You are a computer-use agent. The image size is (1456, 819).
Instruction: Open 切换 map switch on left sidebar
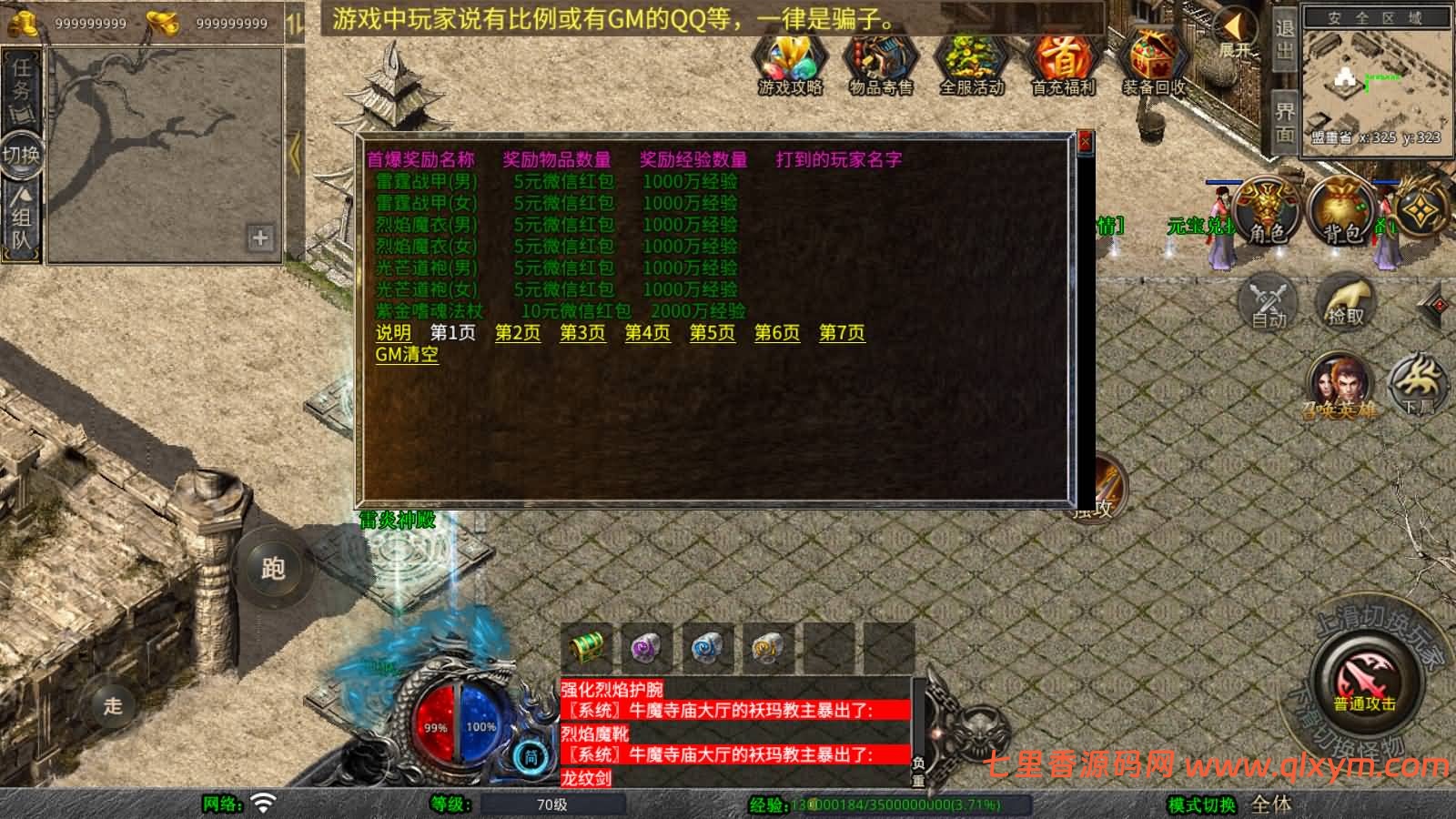click(x=22, y=153)
